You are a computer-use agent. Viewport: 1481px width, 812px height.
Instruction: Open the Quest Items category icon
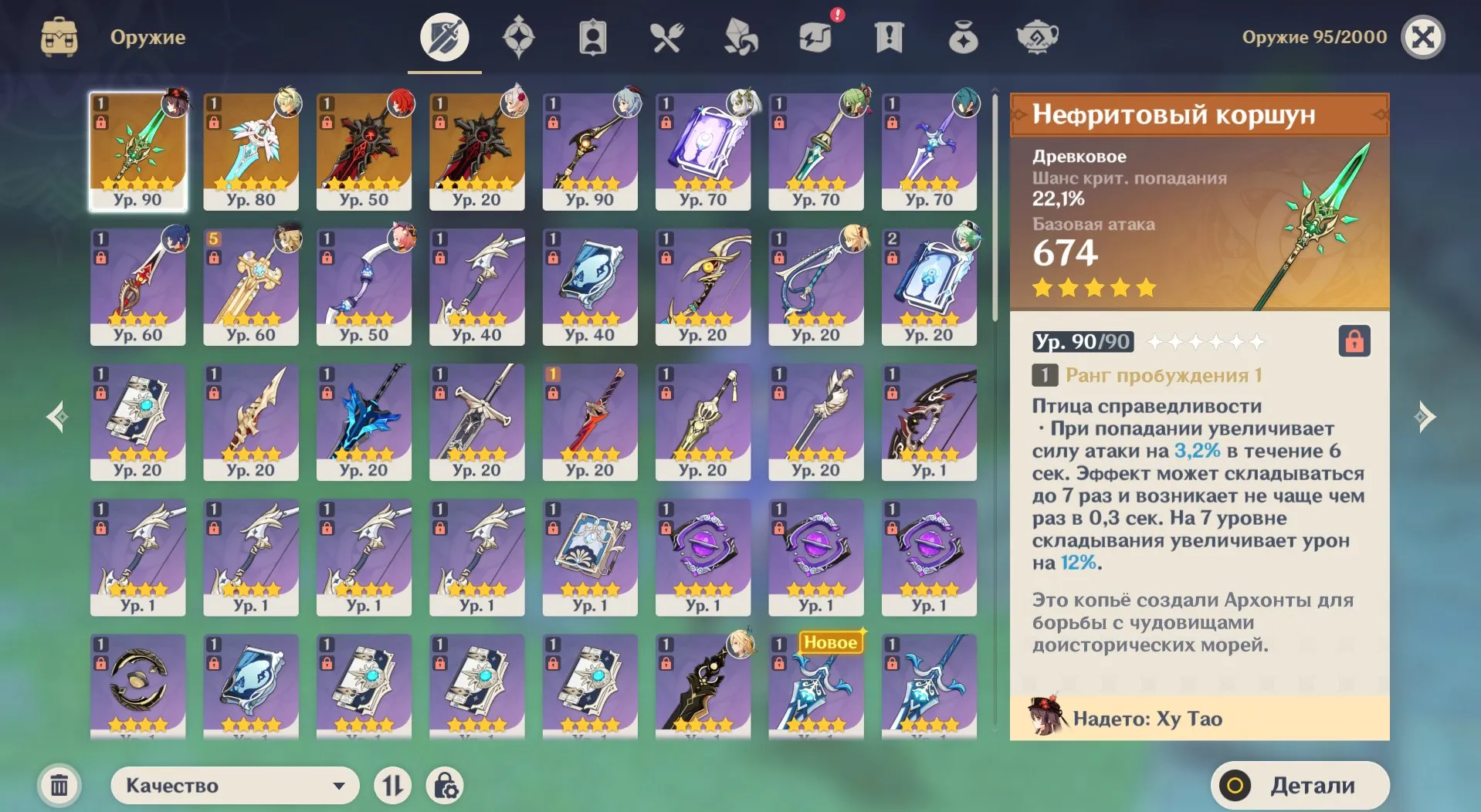click(x=888, y=36)
